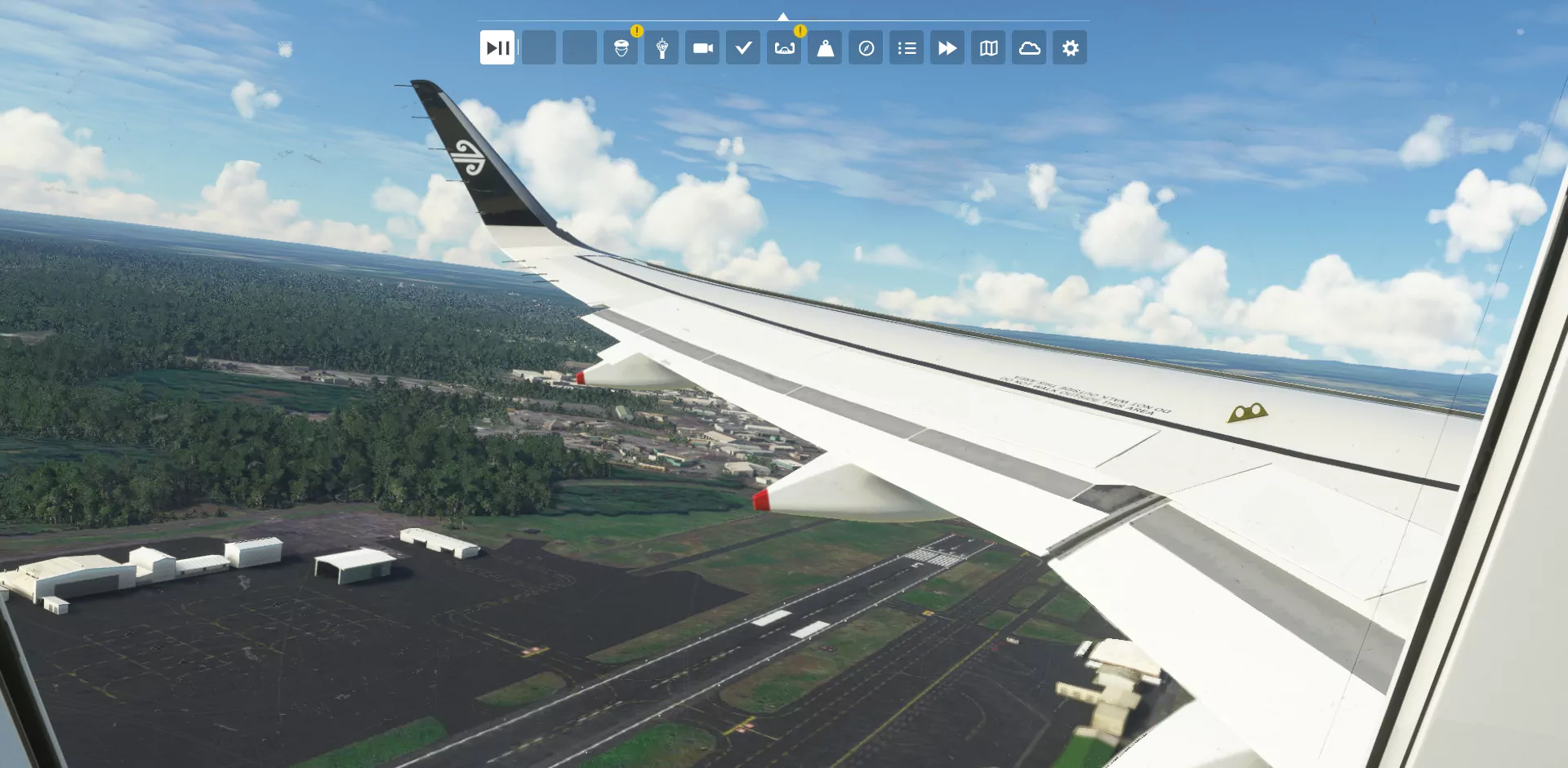
Task: Open the AI pilot cap assistant panel
Action: click(621, 48)
